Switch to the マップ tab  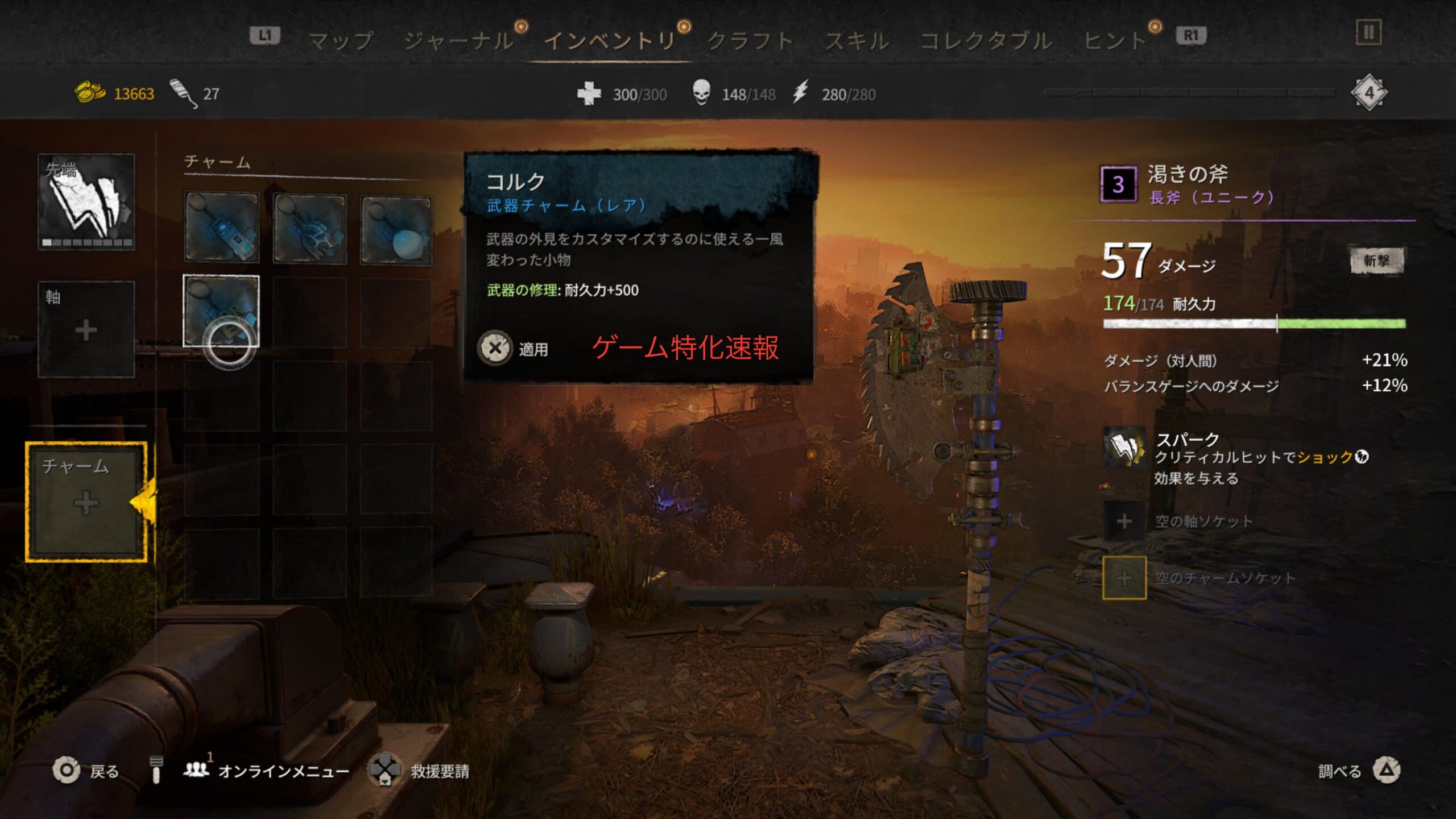pyautogui.click(x=341, y=40)
